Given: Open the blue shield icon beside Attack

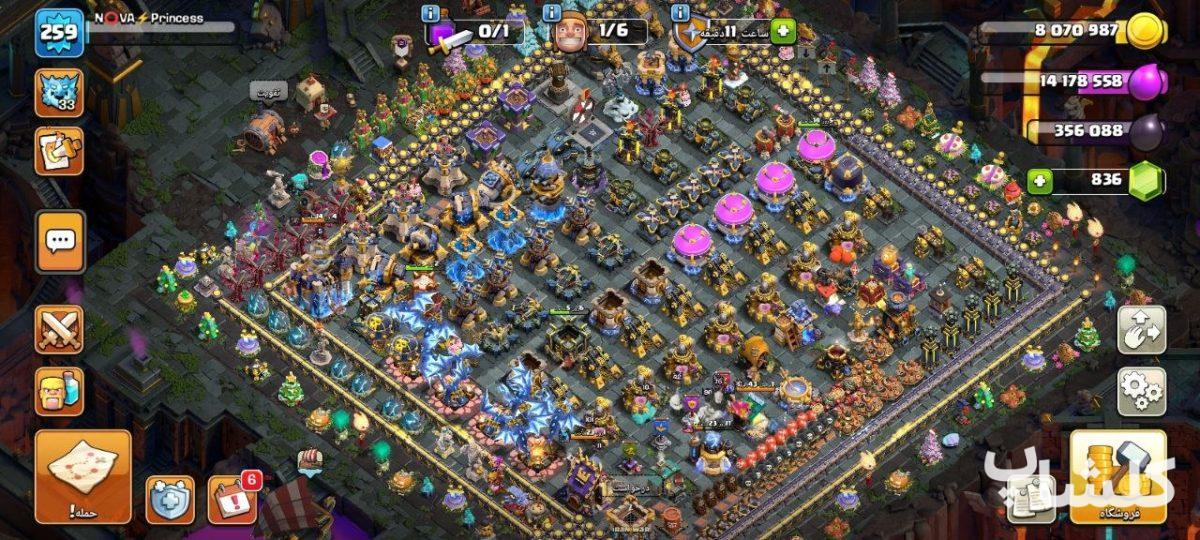Looking at the screenshot, I should (x=170, y=498).
